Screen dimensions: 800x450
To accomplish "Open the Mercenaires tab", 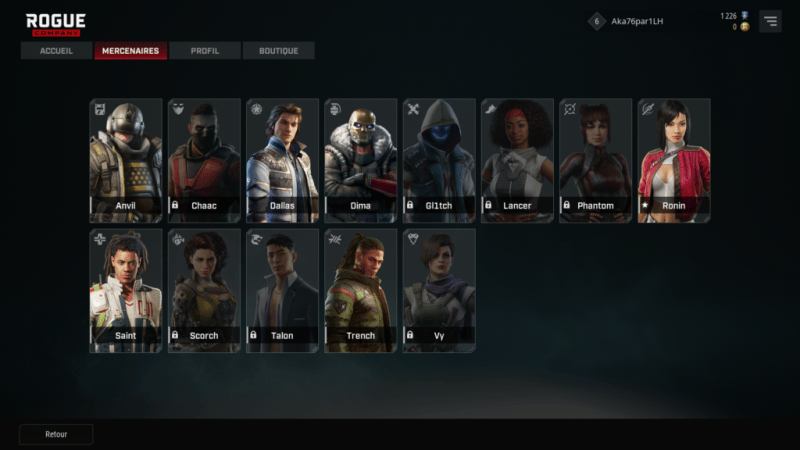I will point(130,51).
